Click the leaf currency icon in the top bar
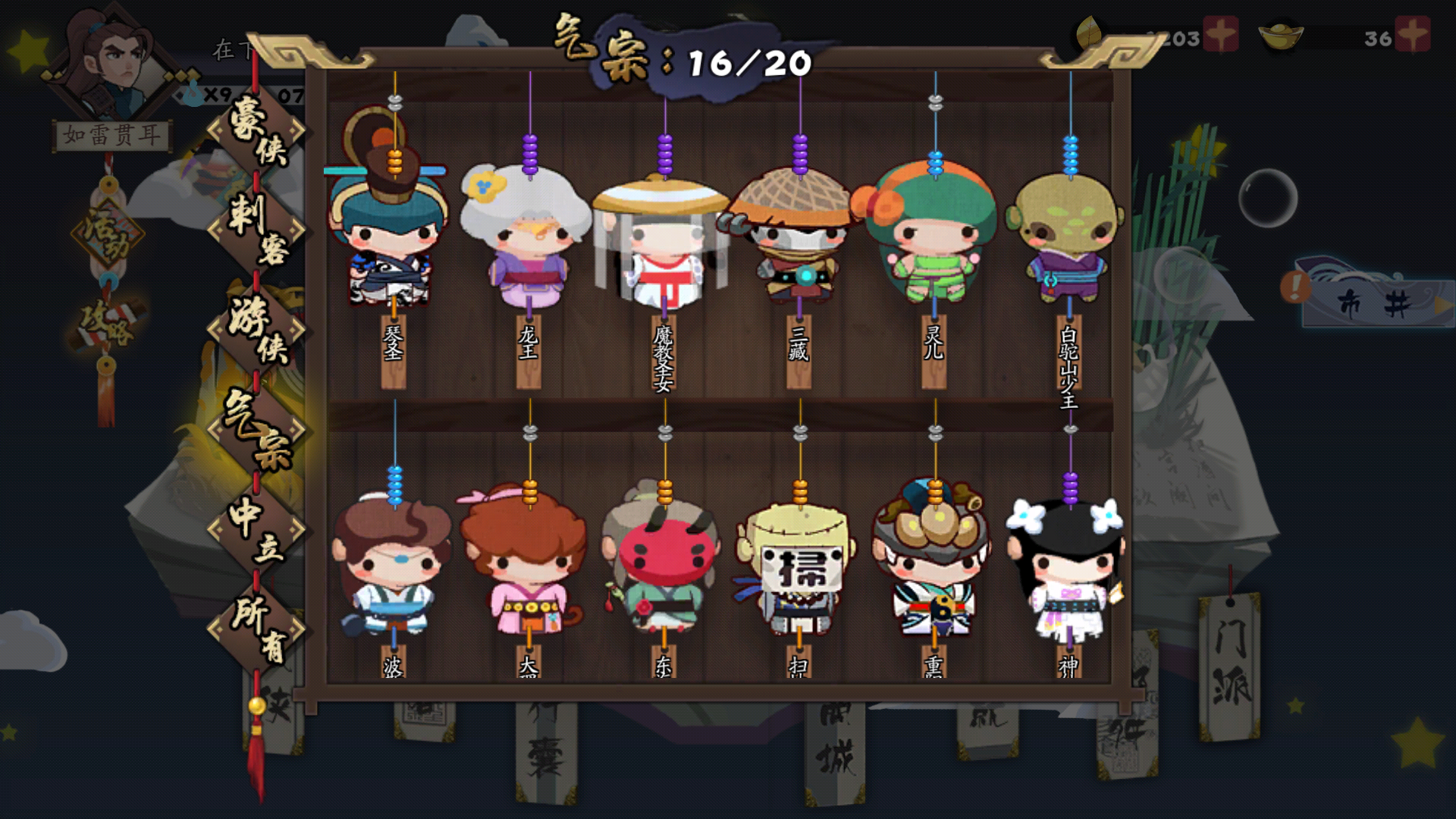The width and height of the screenshot is (1456, 819). [x=1089, y=32]
